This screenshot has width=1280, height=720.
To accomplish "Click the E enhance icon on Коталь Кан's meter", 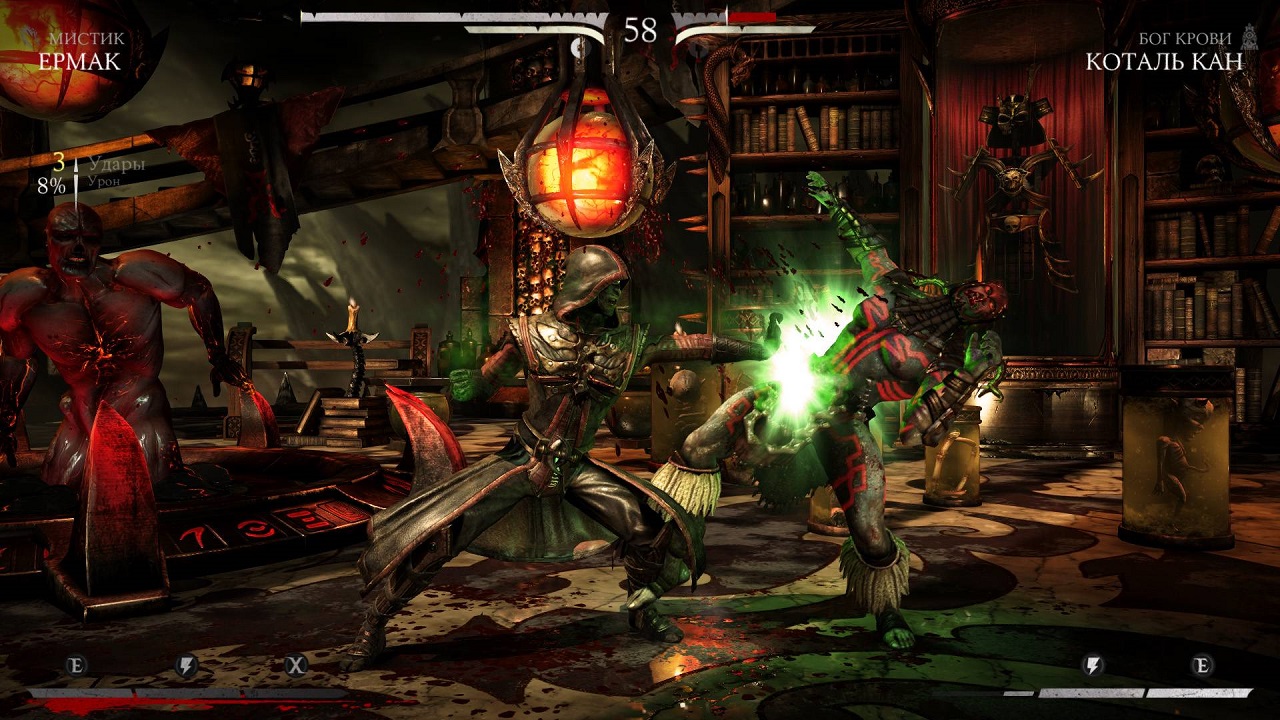I will tap(1203, 665).
